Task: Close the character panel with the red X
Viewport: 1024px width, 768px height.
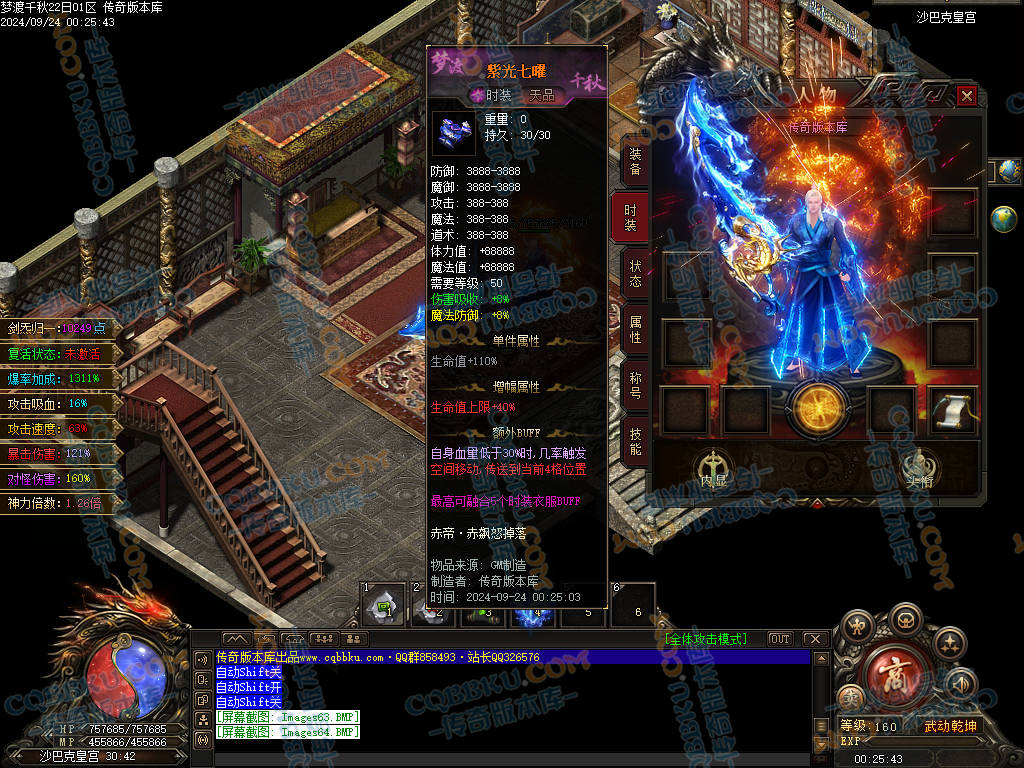Action: (966, 96)
